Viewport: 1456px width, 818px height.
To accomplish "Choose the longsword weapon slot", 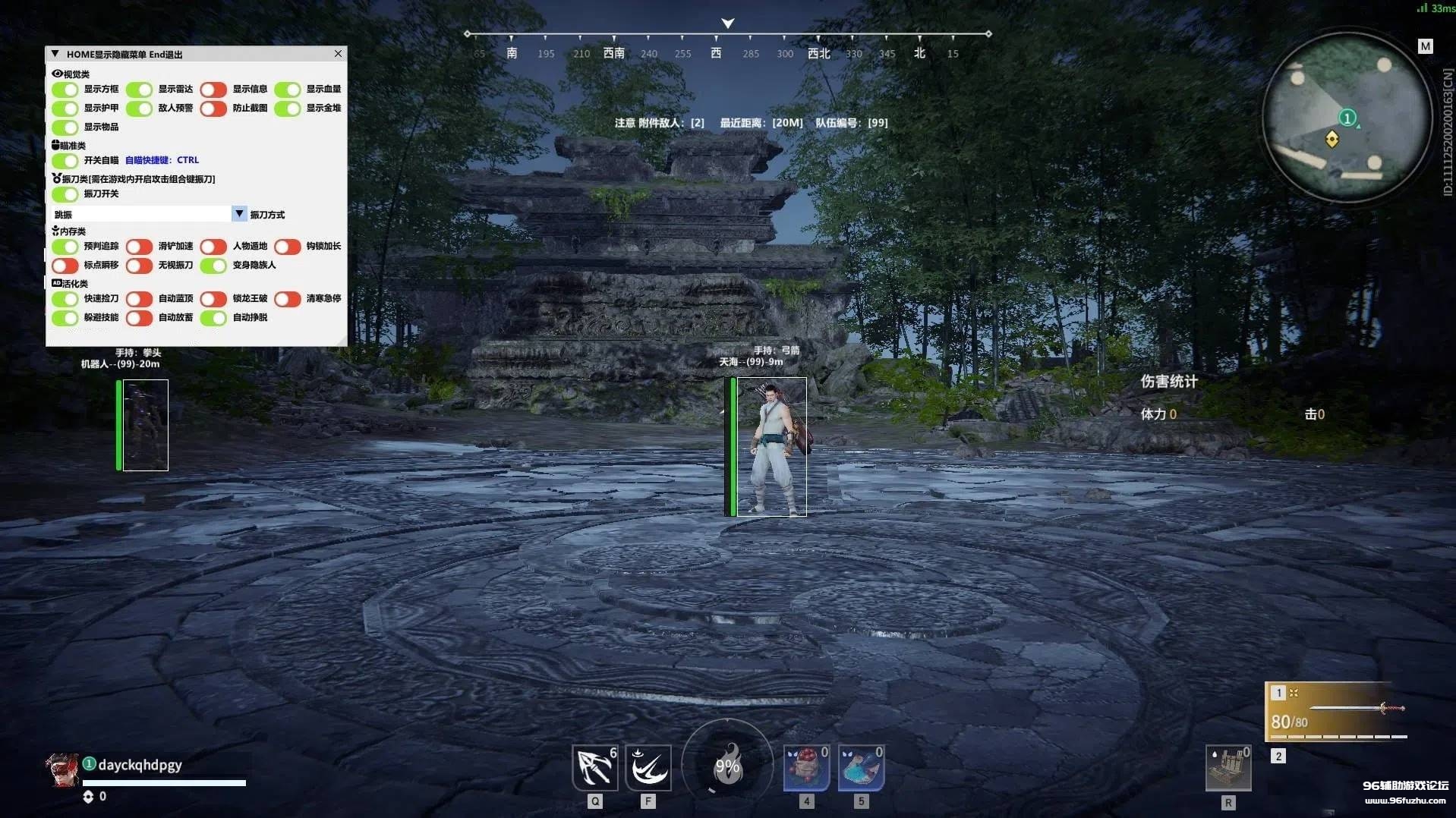I will tap(1338, 711).
